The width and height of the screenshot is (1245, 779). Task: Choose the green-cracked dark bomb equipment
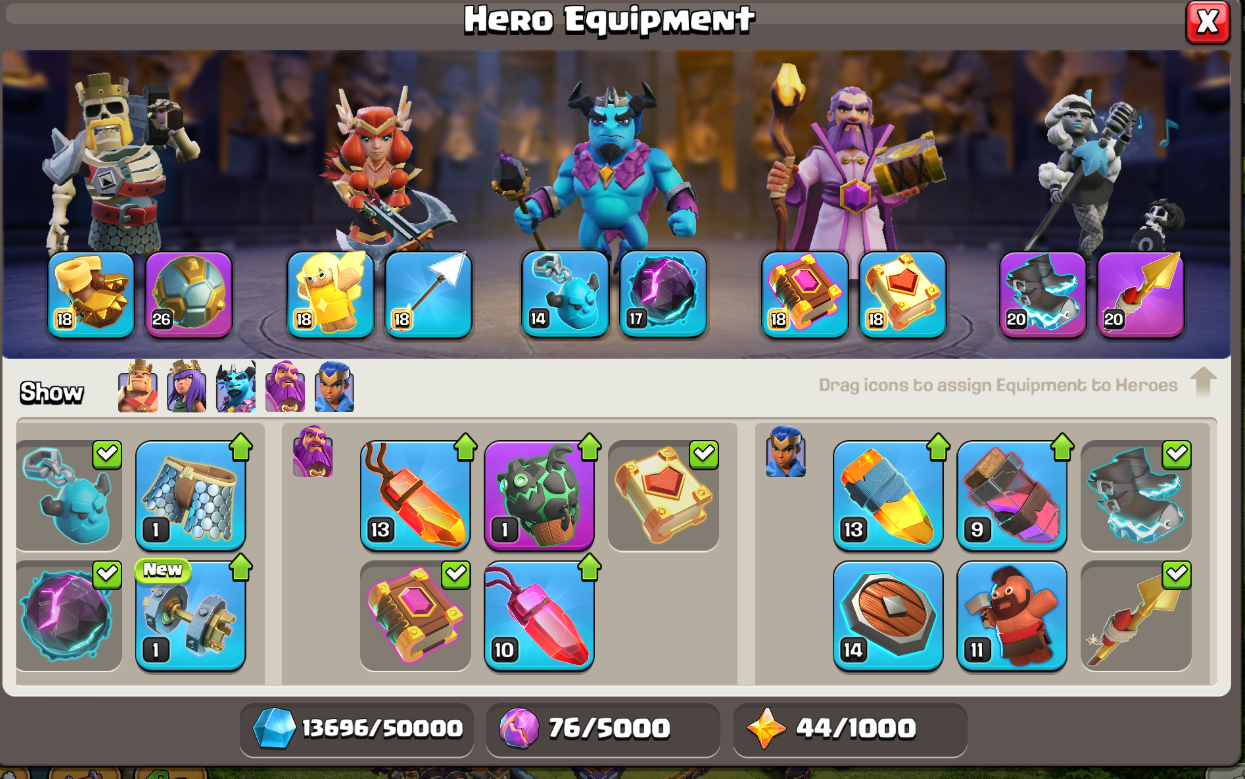[539, 496]
